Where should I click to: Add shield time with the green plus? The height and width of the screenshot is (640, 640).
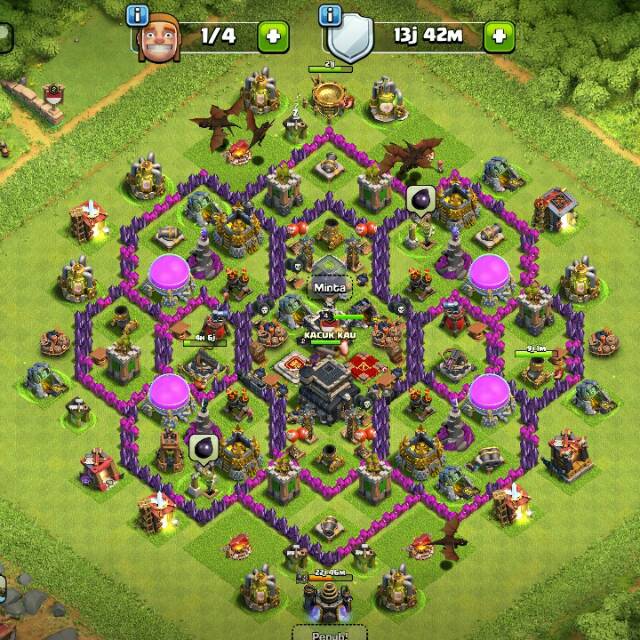[x=498, y=37]
